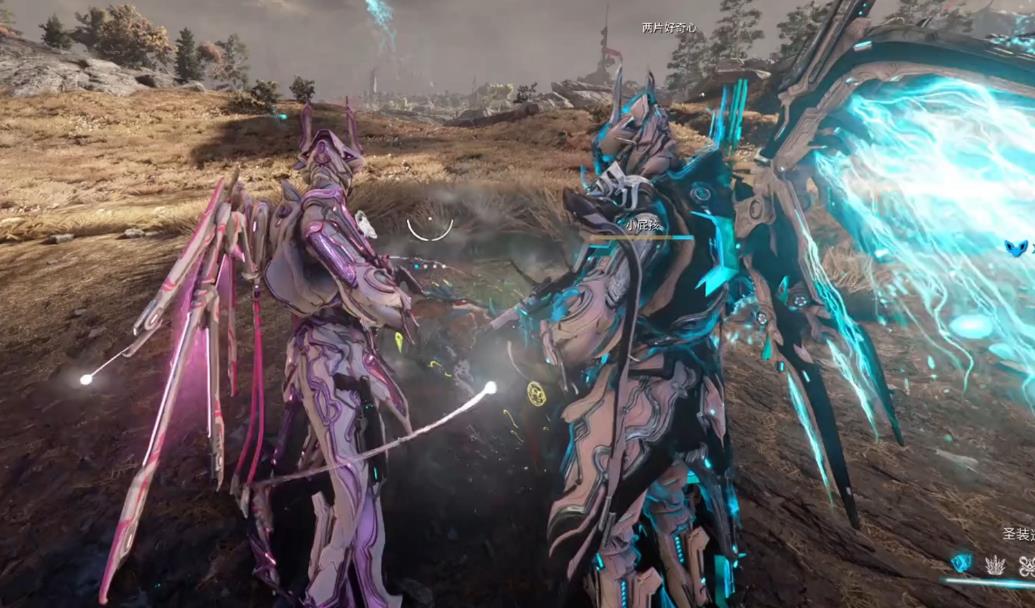Click the blue butterfly-shaped squad icon
This screenshot has width=1035, height=608.
1017,247
